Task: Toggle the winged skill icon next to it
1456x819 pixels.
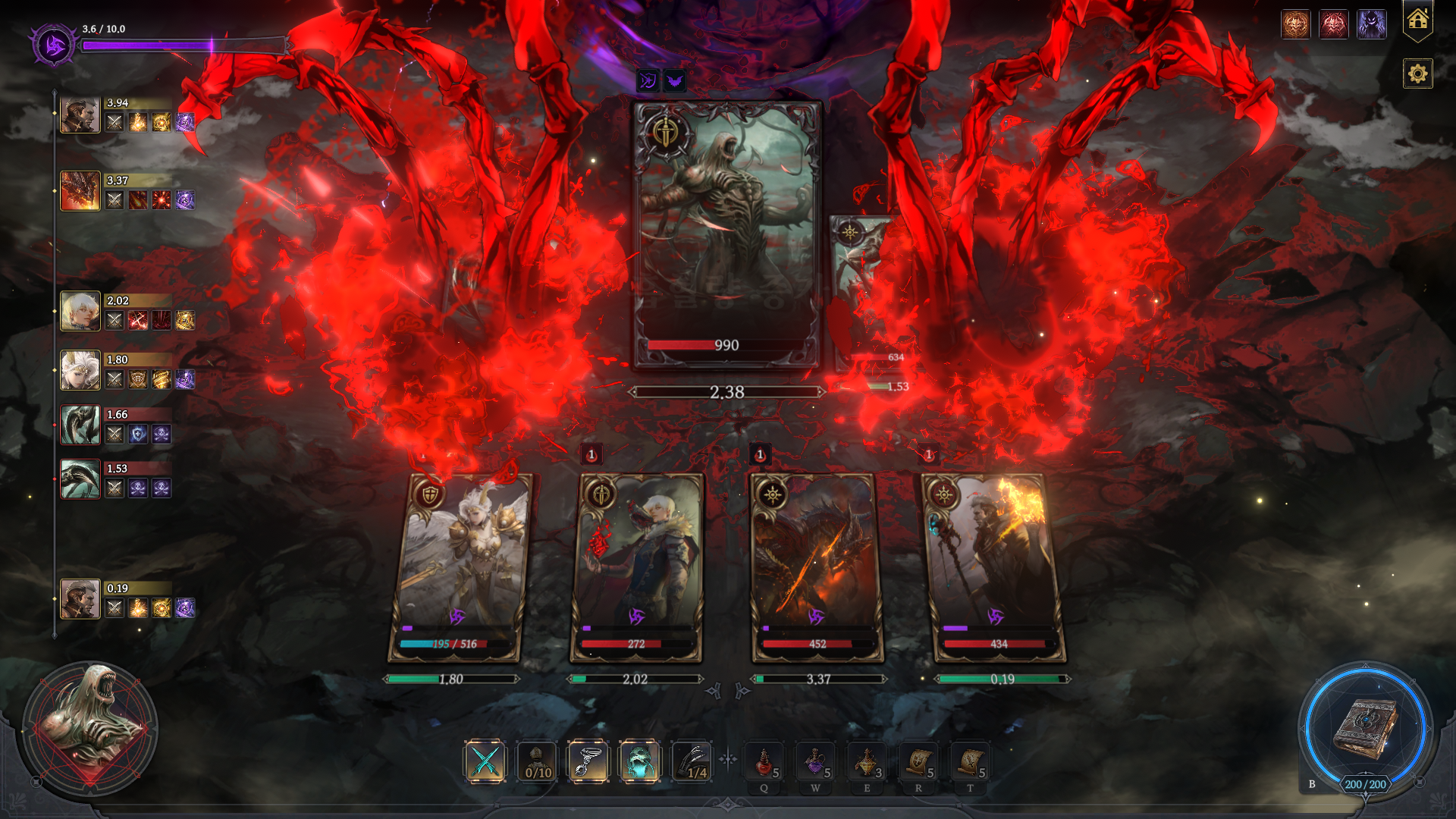Action: tap(647, 81)
